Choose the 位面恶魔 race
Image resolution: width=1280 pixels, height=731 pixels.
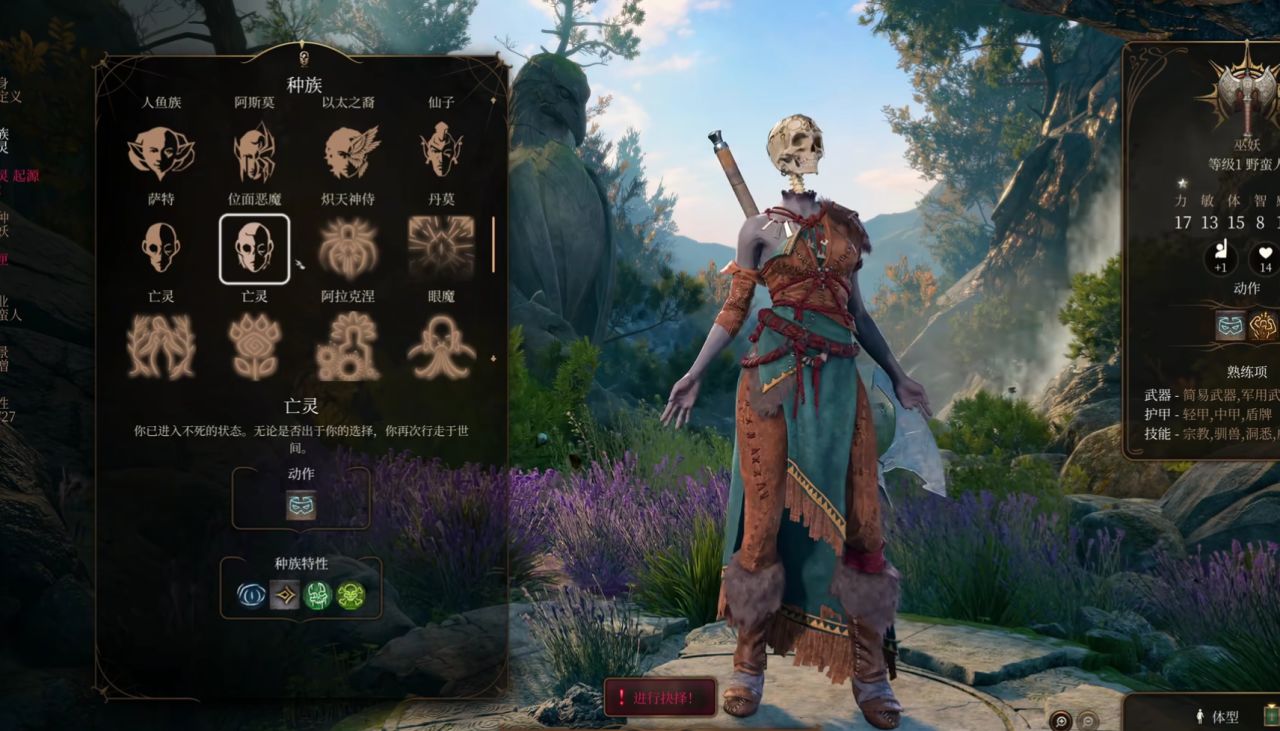point(255,152)
